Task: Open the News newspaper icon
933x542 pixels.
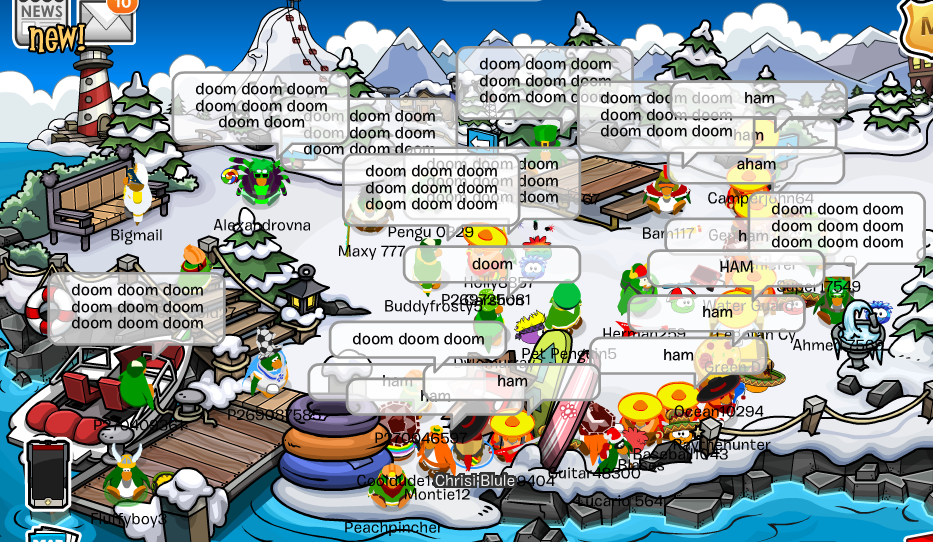Action: [38, 17]
